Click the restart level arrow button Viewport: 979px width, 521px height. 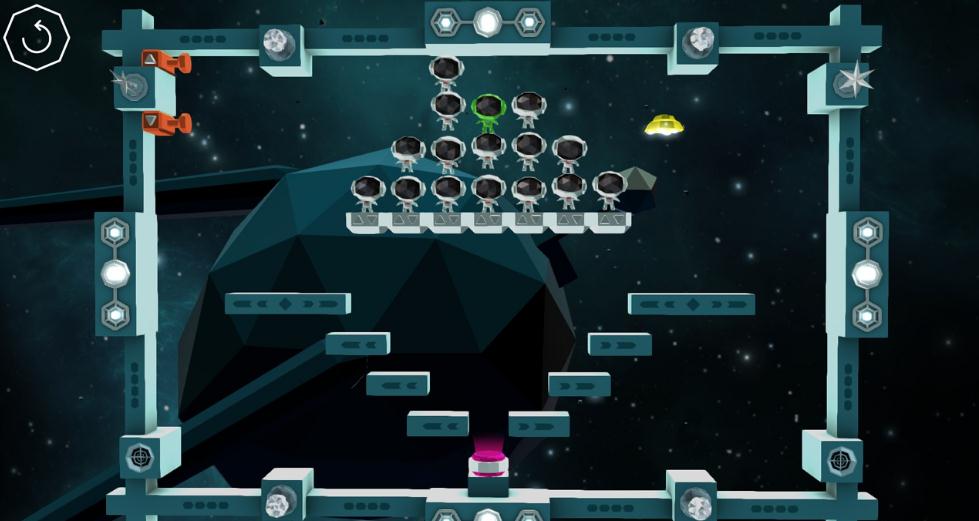pyautogui.click(x=36, y=38)
